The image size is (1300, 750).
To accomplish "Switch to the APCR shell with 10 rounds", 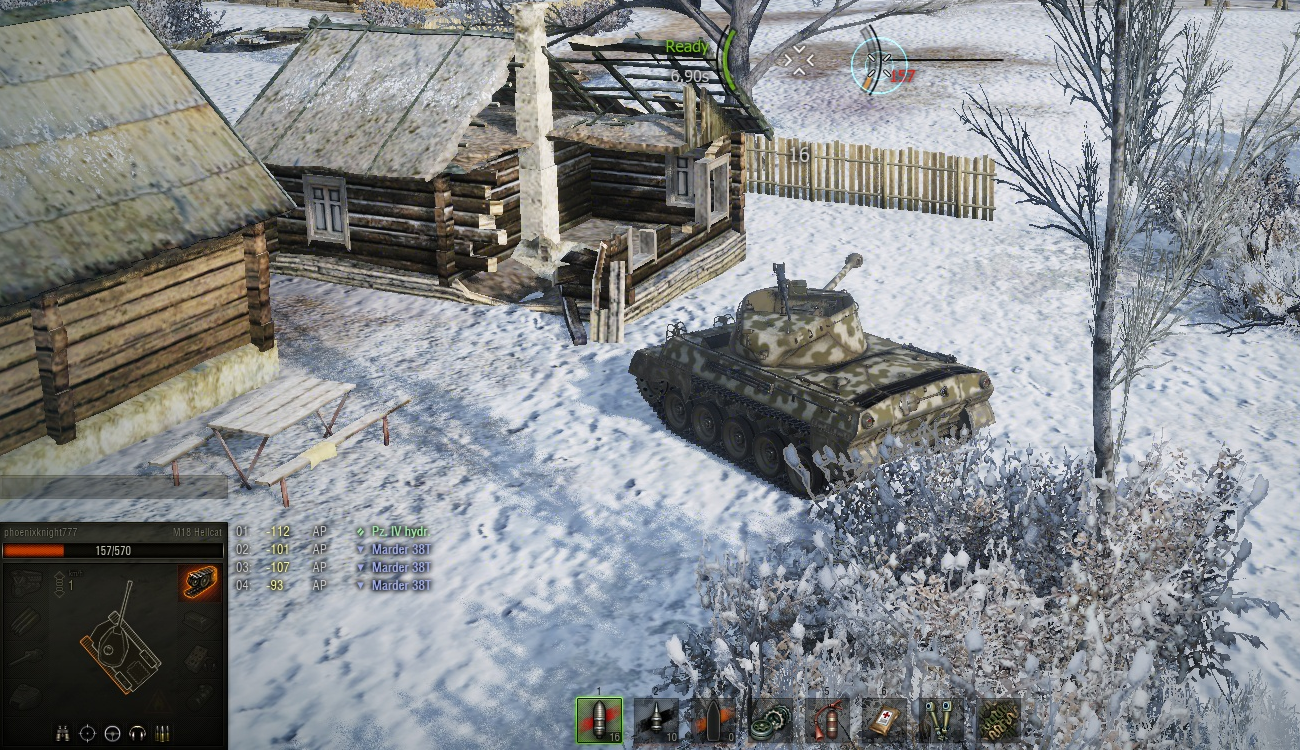I will [656, 719].
